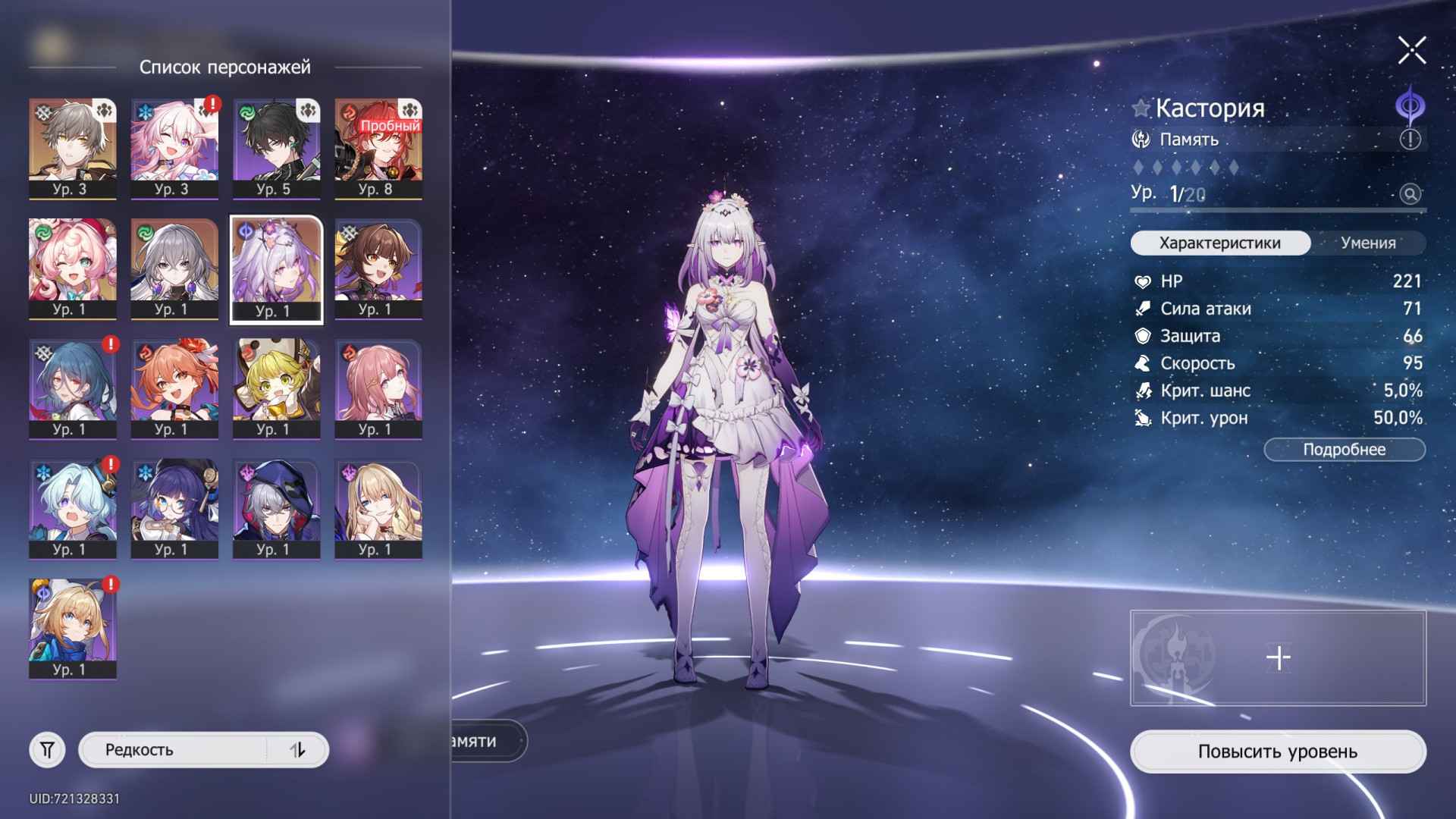Click the plus to equip a light cone

pyautogui.click(x=1278, y=658)
